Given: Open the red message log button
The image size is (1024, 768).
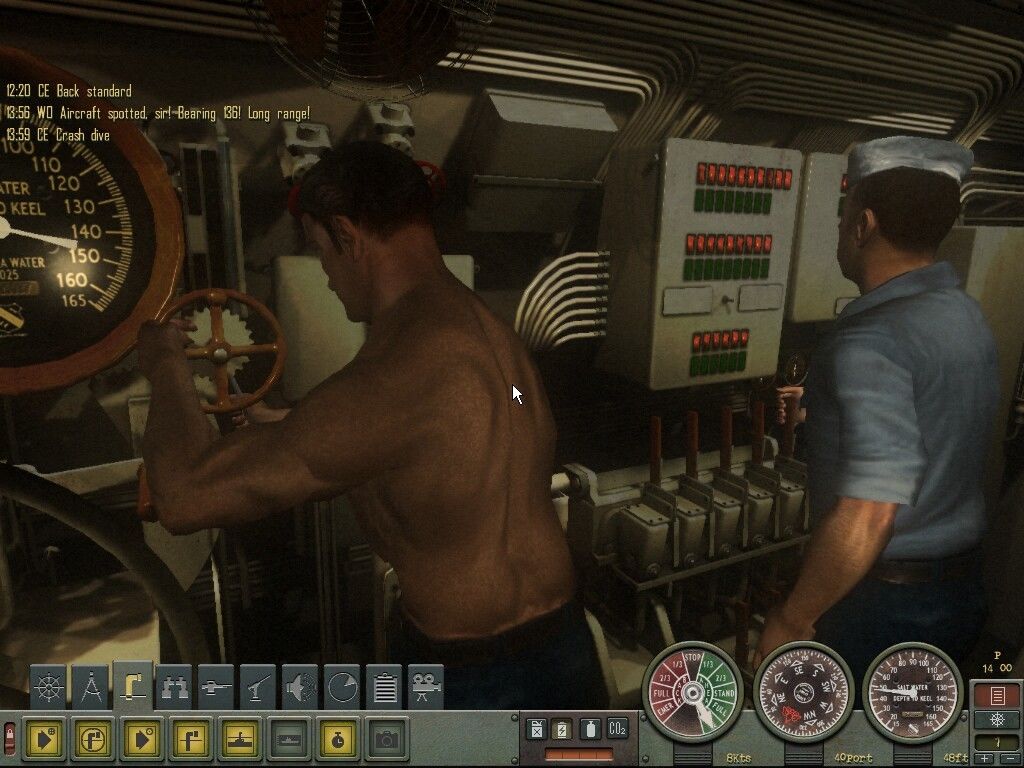Looking at the screenshot, I should pyautogui.click(x=996, y=695).
